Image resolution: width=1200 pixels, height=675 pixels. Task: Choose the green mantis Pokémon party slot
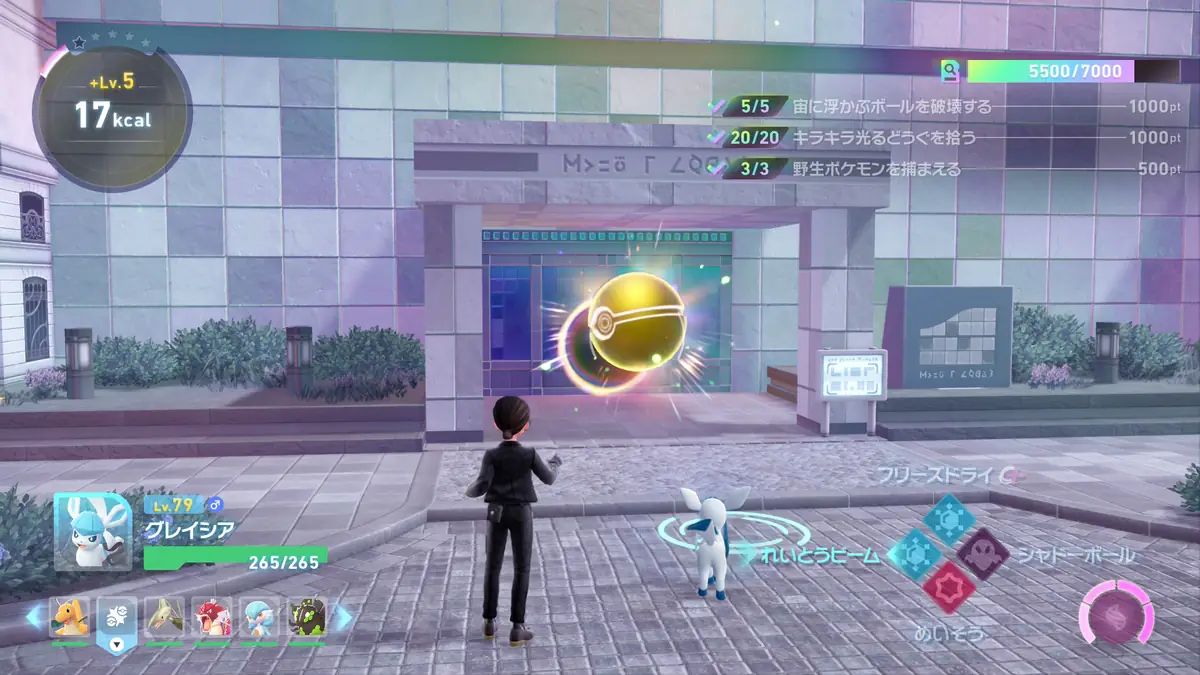(x=165, y=618)
